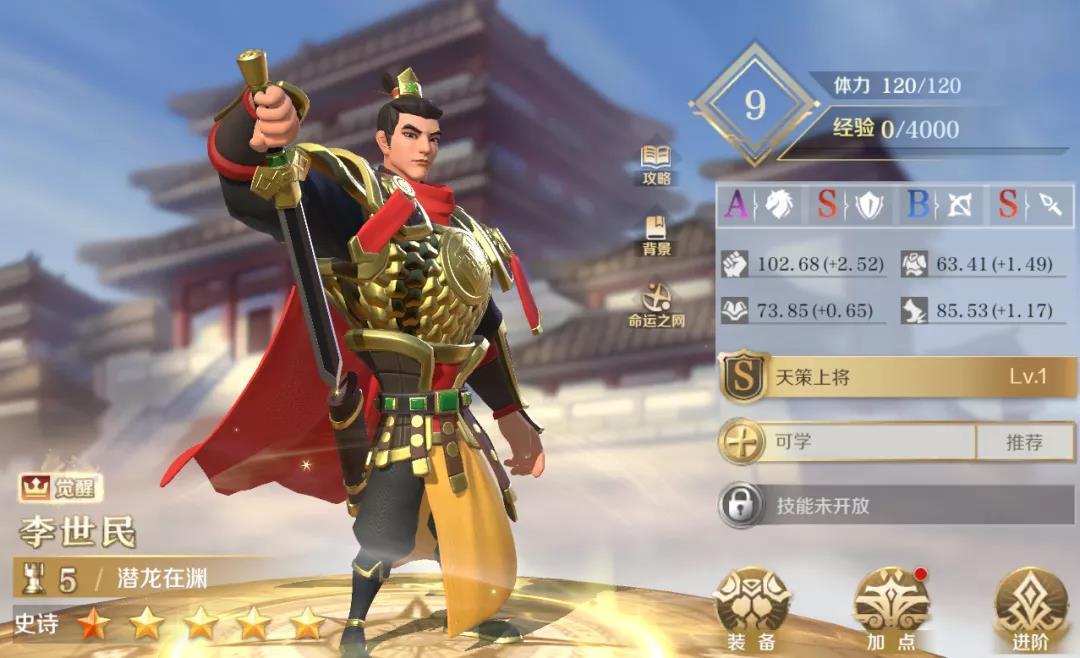Select the shield S-rank troop icon
Image resolution: width=1080 pixels, height=658 pixels.
(852, 205)
